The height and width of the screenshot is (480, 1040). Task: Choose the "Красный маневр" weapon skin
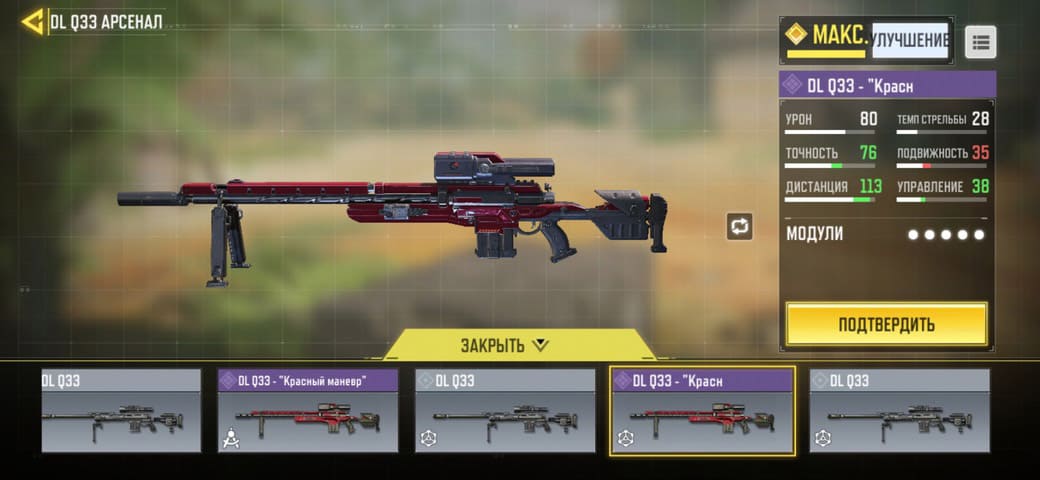coord(308,410)
